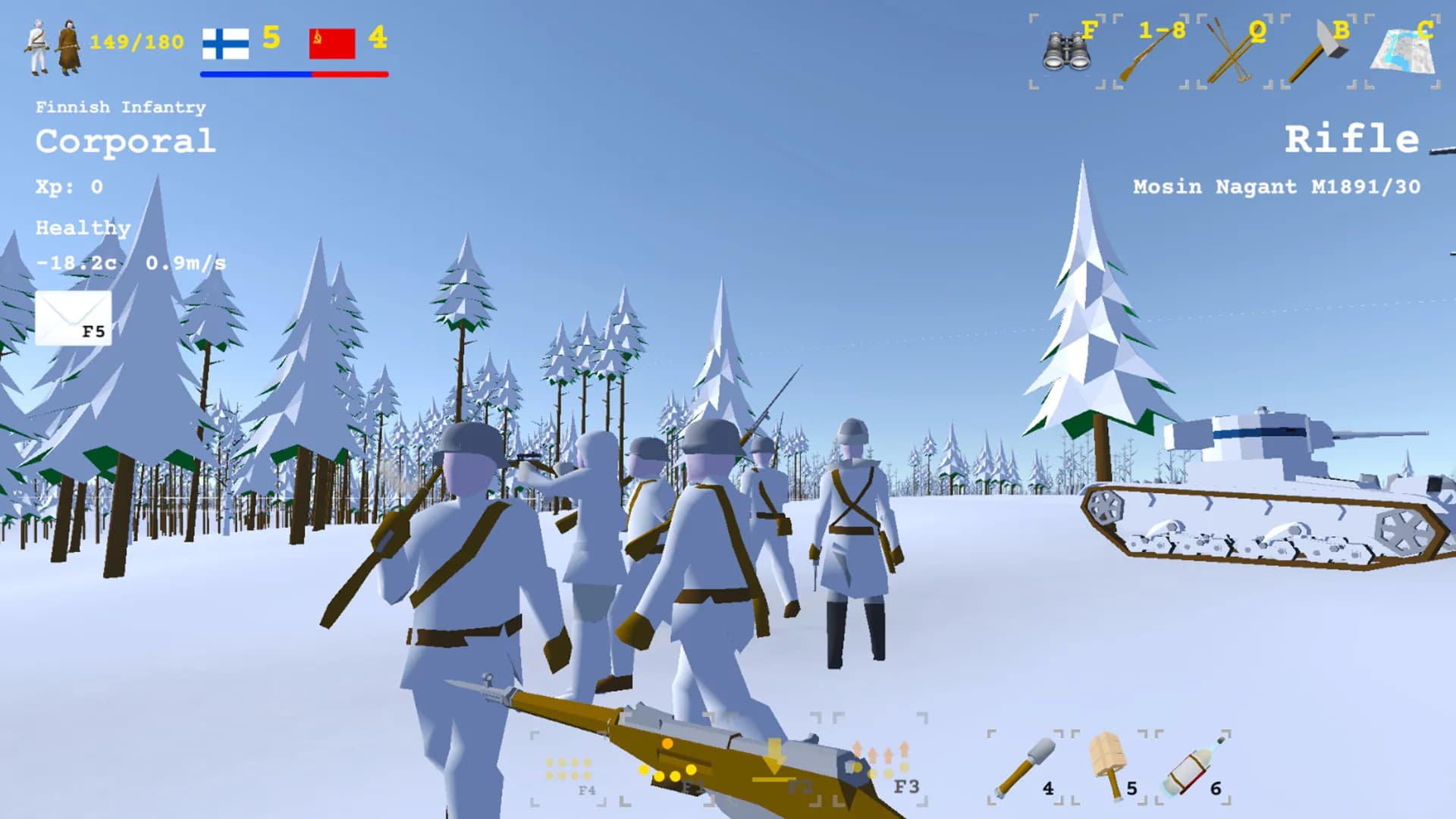Click the Finnish flag team indicator
Viewport: 1456px width, 819px height.
coord(225,43)
